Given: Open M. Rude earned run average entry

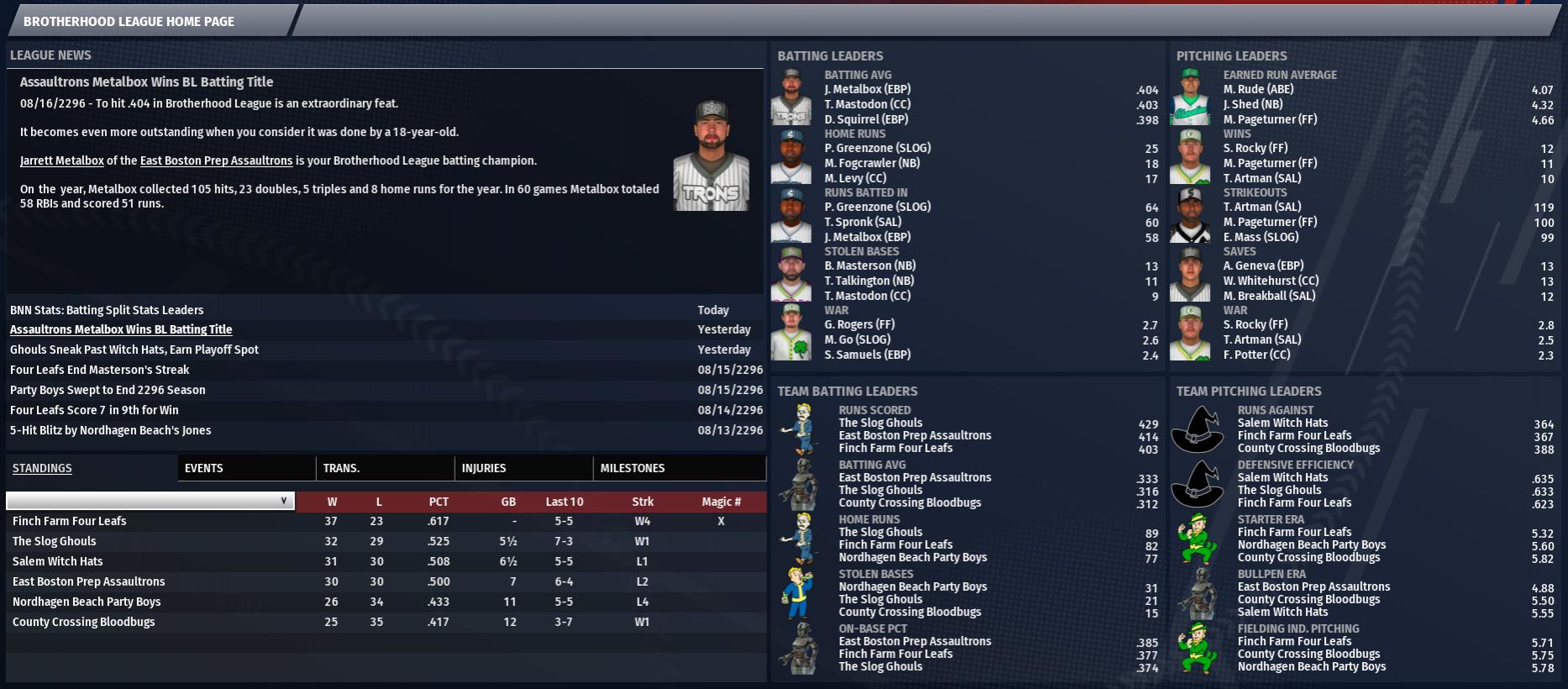Looking at the screenshot, I should pyautogui.click(x=1258, y=89).
